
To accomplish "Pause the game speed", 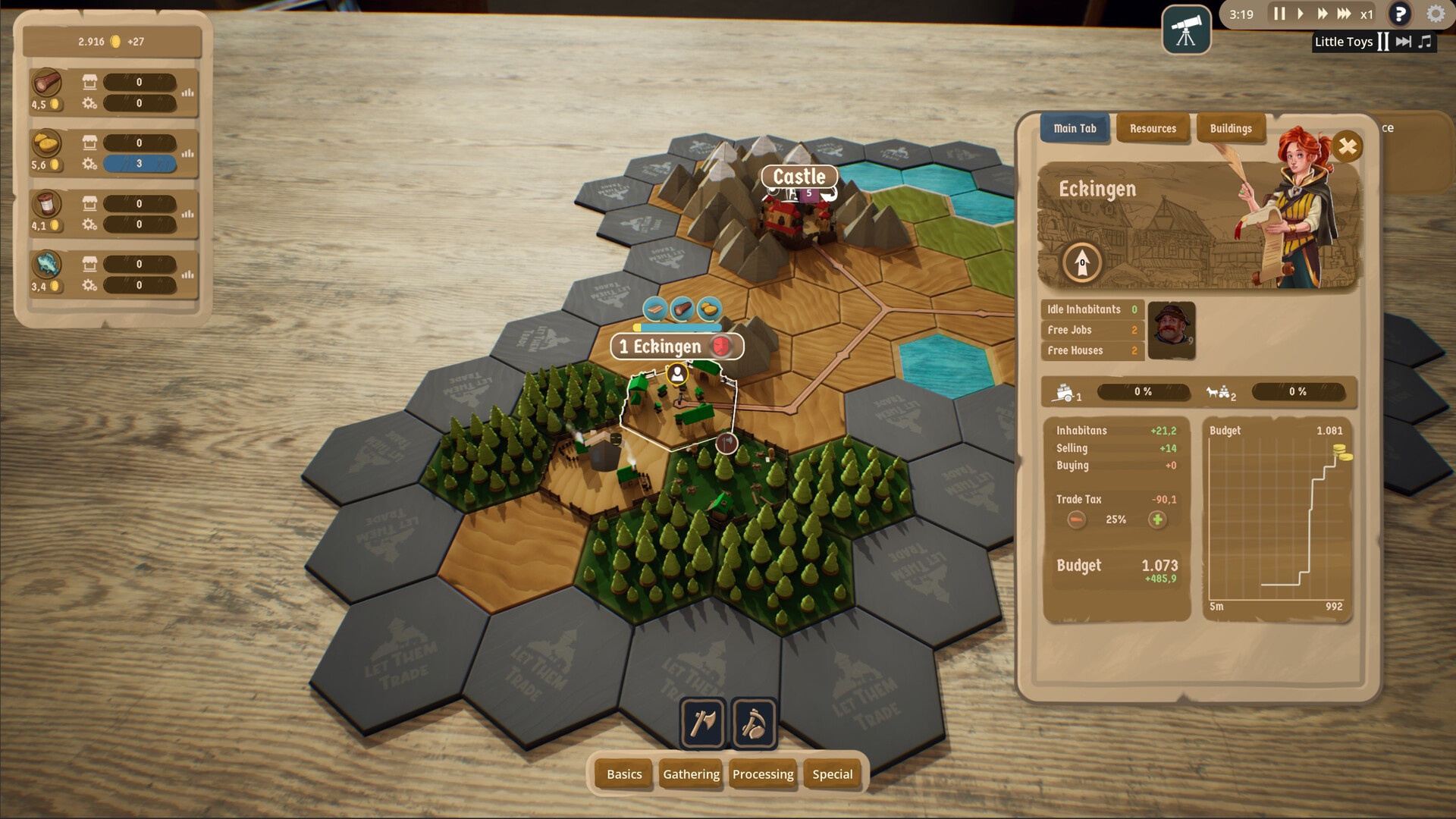I will [1279, 14].
